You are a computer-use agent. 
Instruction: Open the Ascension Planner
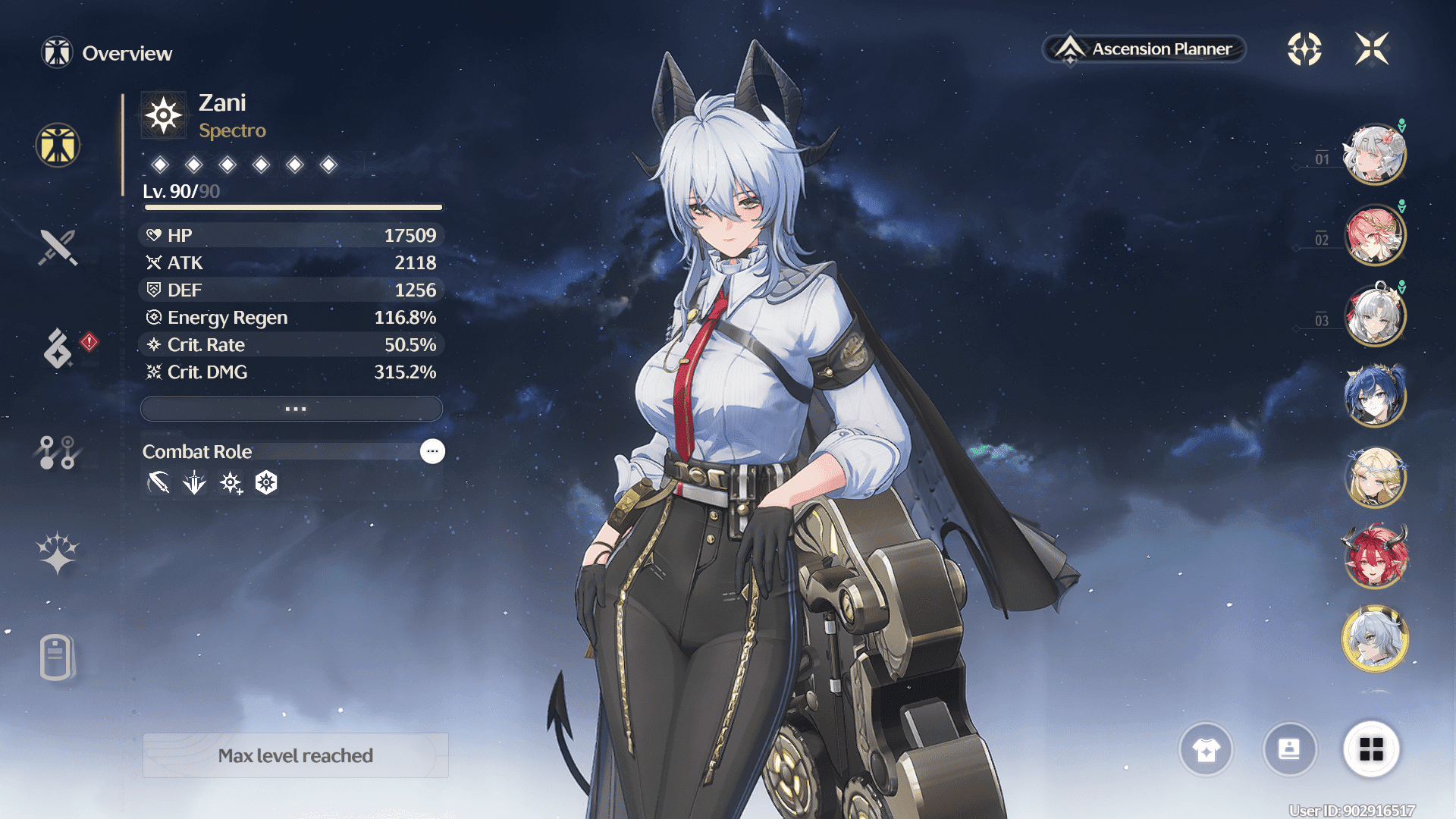(1145, 49)
